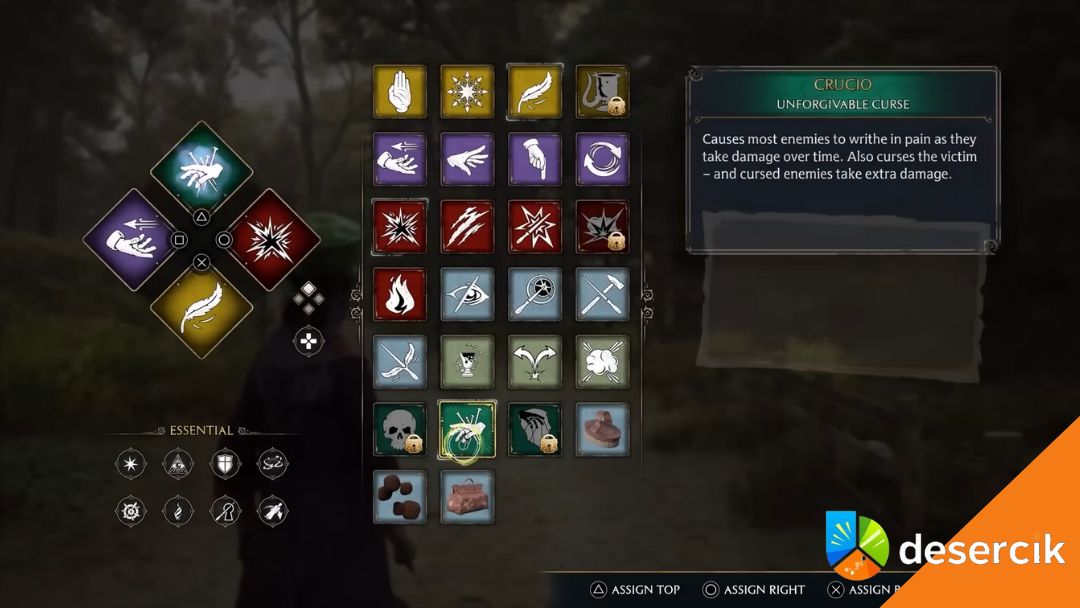Select the eye Disillusionment spell icon
The height and width of the screenshot is (608, 1080).
467,294
